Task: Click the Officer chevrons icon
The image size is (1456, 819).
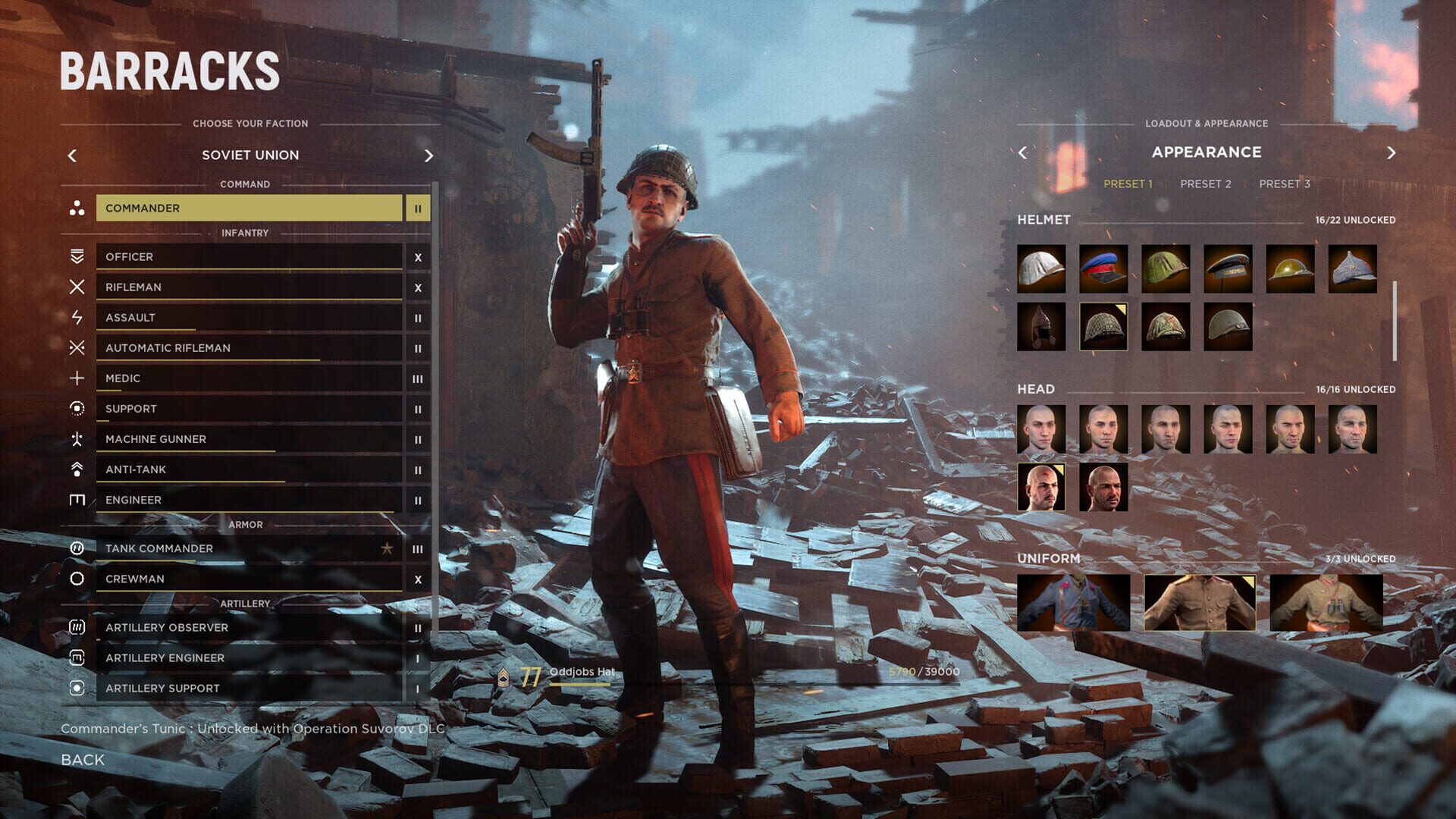Action: pos(75,256)
